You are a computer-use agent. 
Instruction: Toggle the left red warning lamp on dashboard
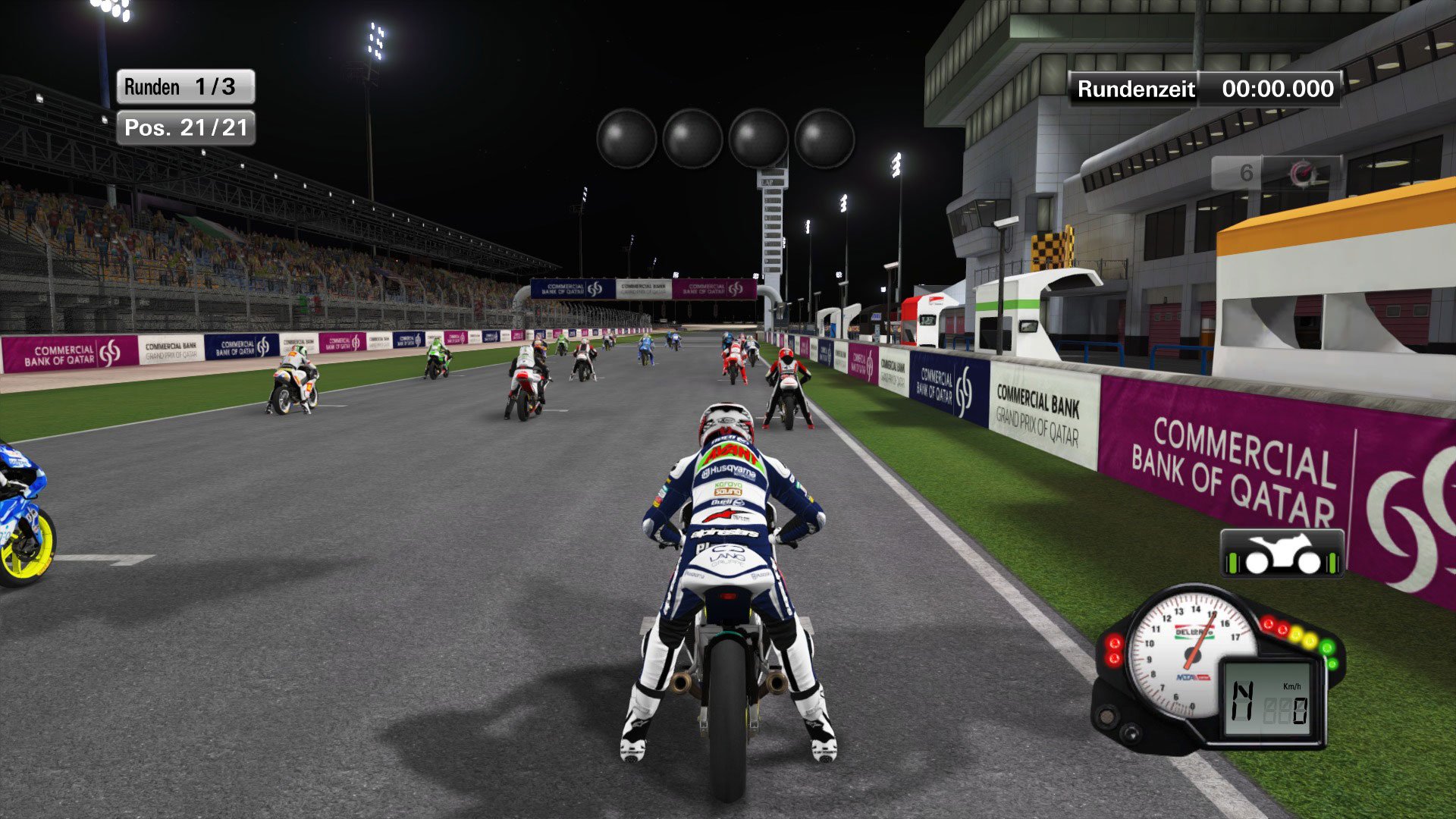pos(1115,642)
